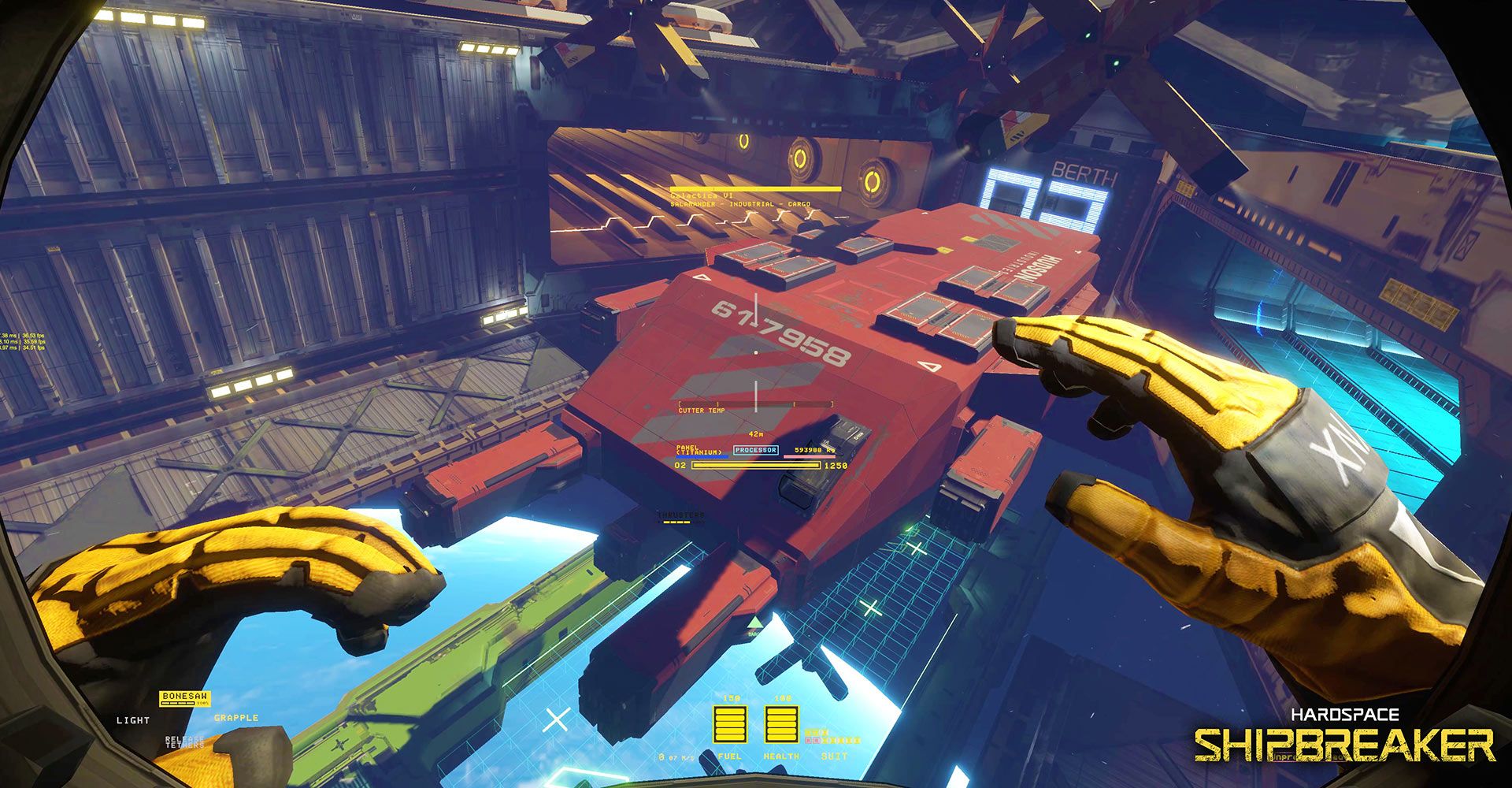Toggle the LIGHT indicator

click(133, 720)
